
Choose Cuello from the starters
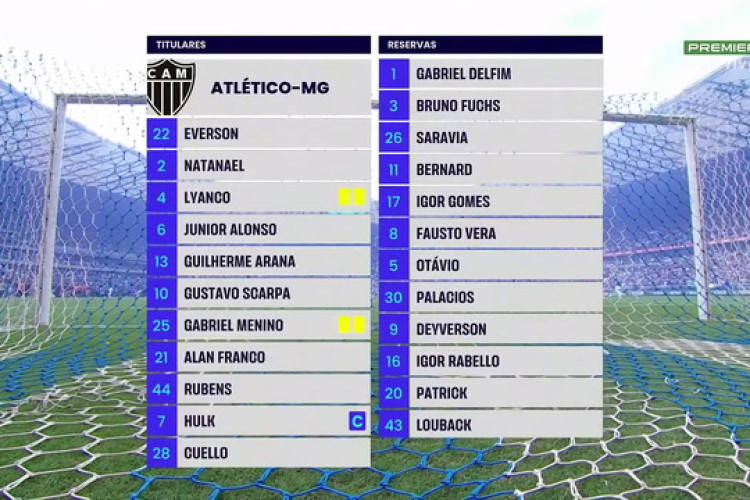(258, 453)
